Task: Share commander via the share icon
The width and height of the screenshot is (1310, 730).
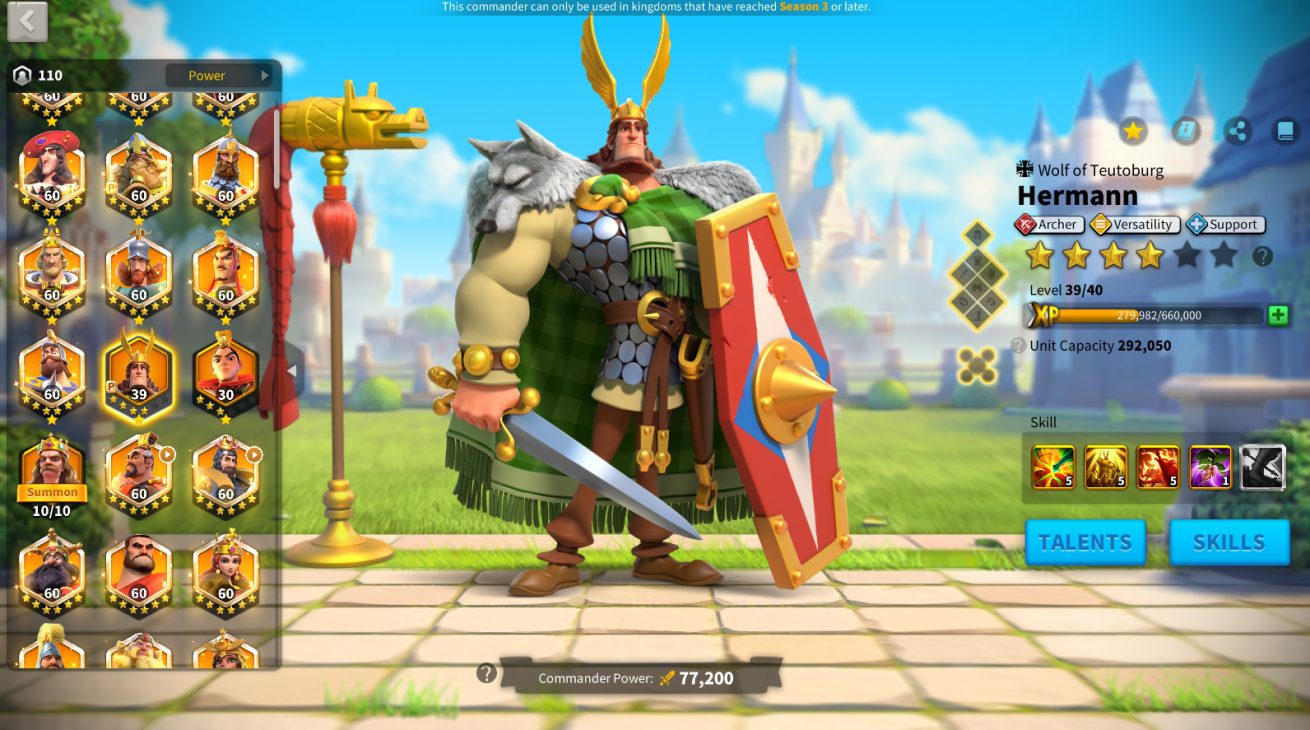Action: (1238, 131)
